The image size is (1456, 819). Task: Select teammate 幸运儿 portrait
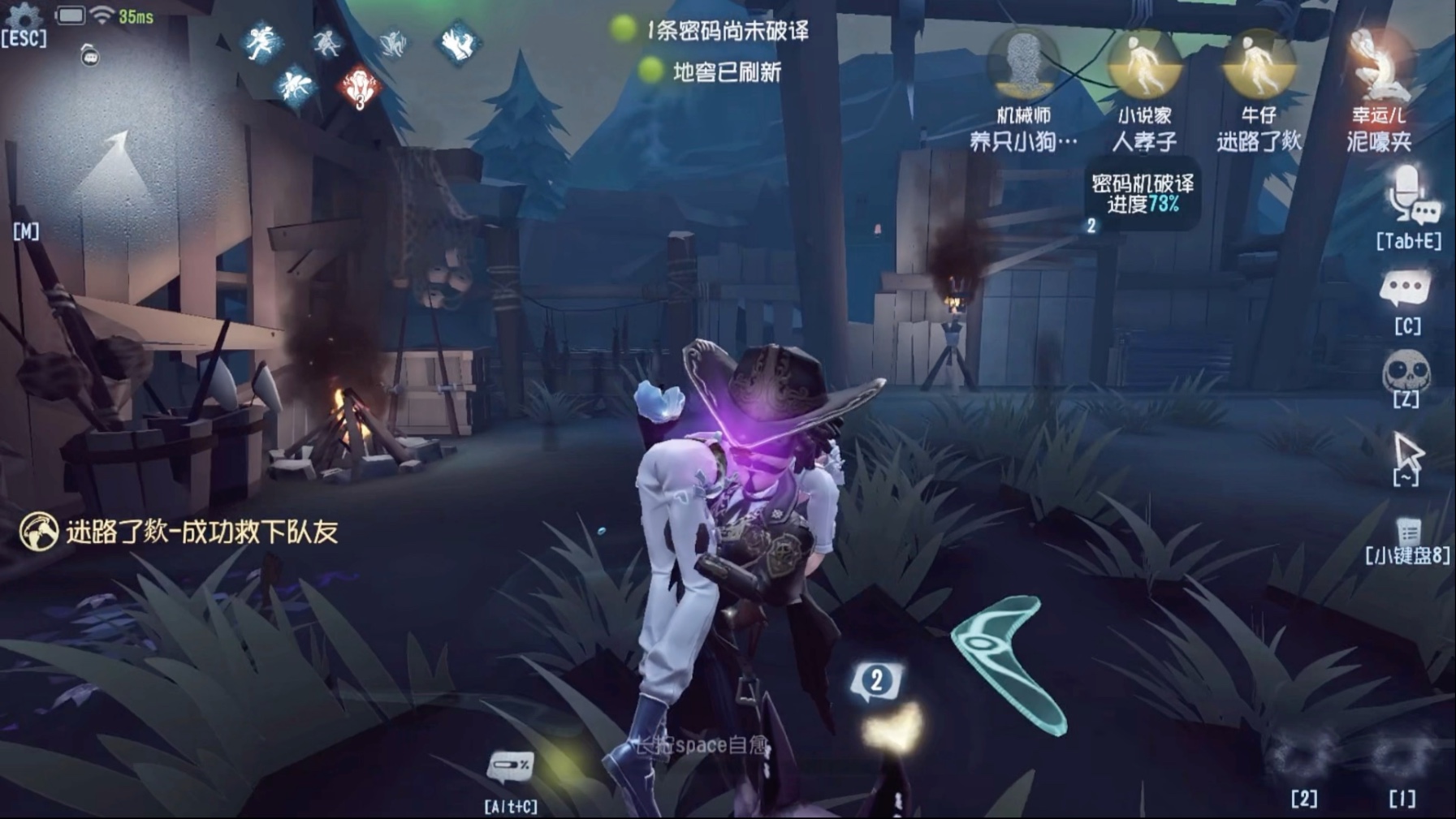click(1378, 65)
